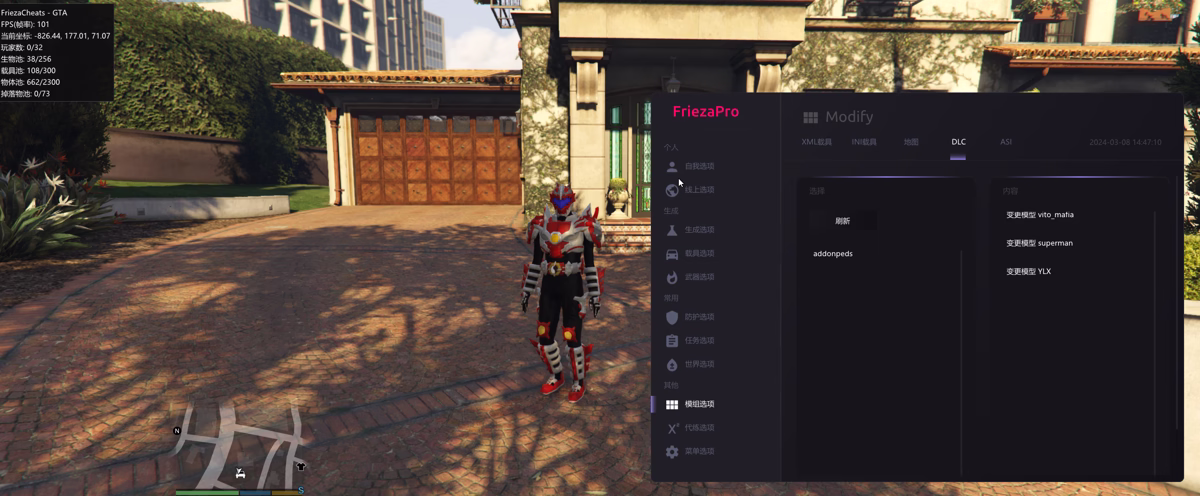
Task: Select 任务选项 (Mission options) in the sidebar
Action: coord(699,341)
